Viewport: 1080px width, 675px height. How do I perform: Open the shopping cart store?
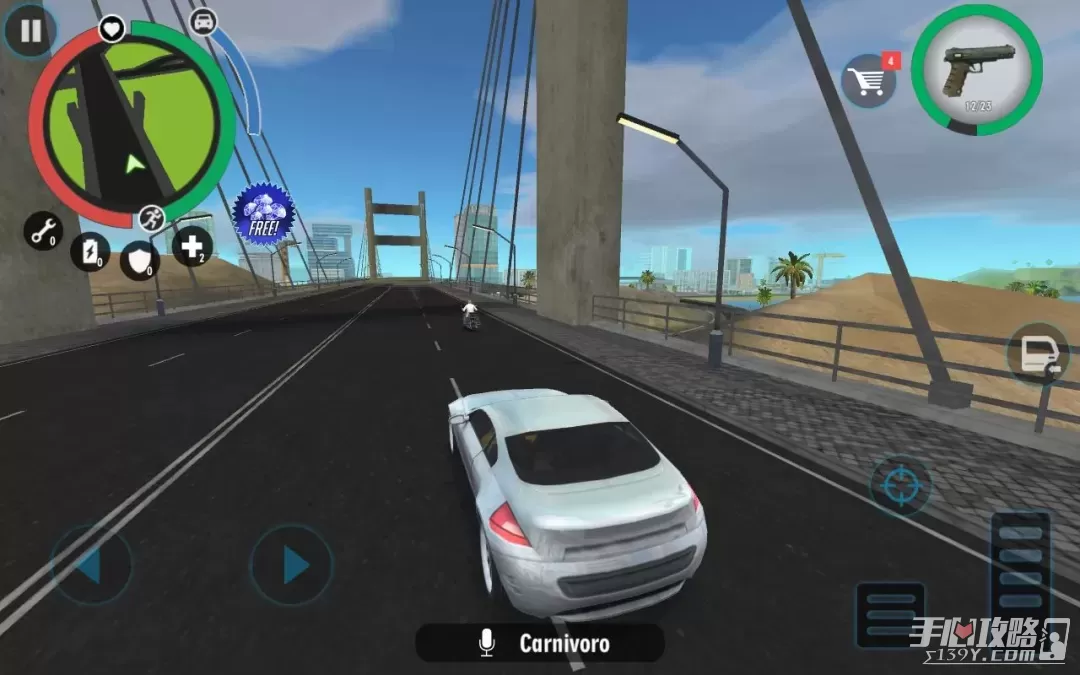click(x=867, y=81)
